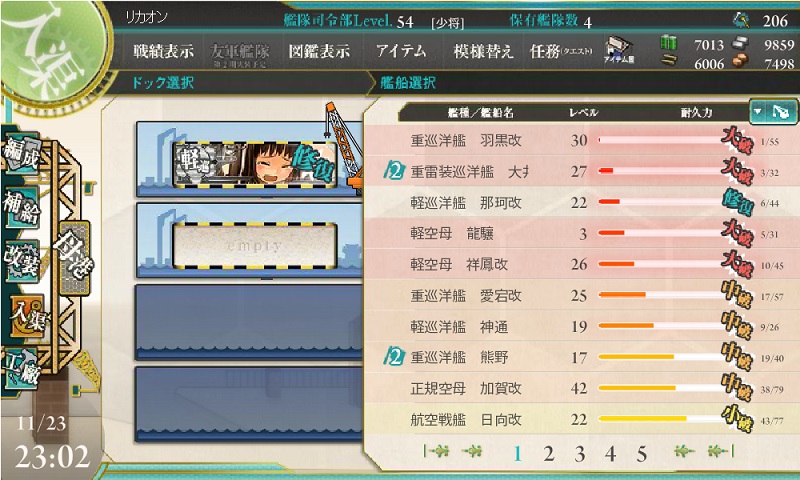Go to page 5 of ship list
800x480 pixels.
[x=641, y=454]
